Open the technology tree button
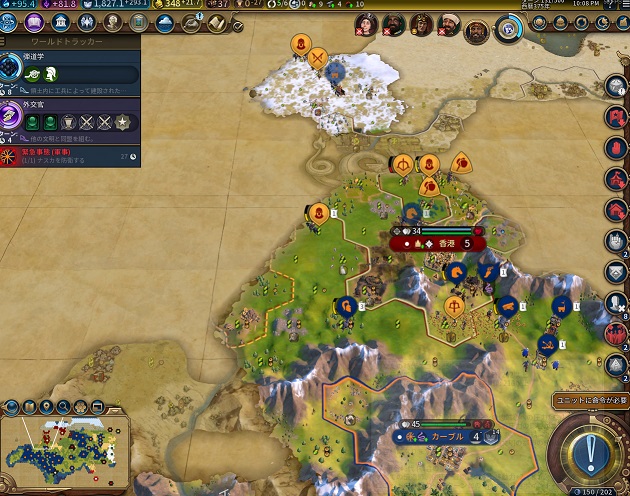Screen dimensions: 630x496 (11, 23)
